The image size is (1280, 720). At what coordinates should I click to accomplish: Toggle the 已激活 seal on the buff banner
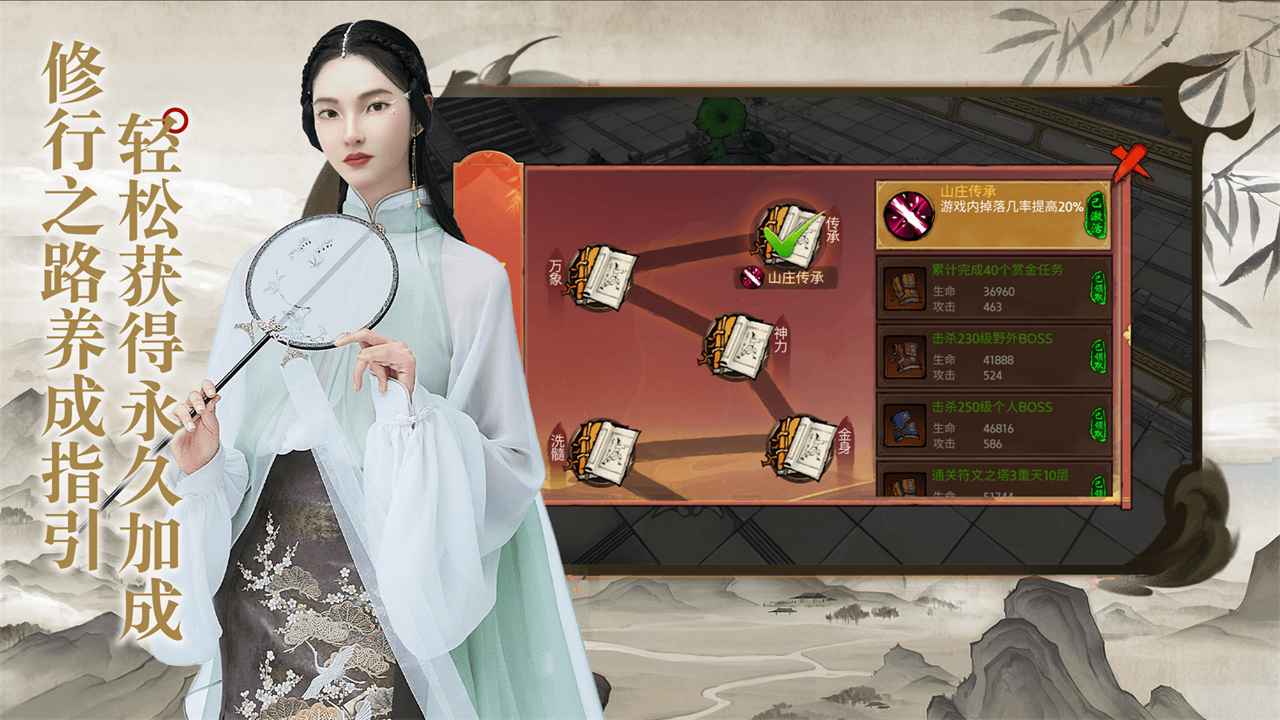tap(1095, 215)
